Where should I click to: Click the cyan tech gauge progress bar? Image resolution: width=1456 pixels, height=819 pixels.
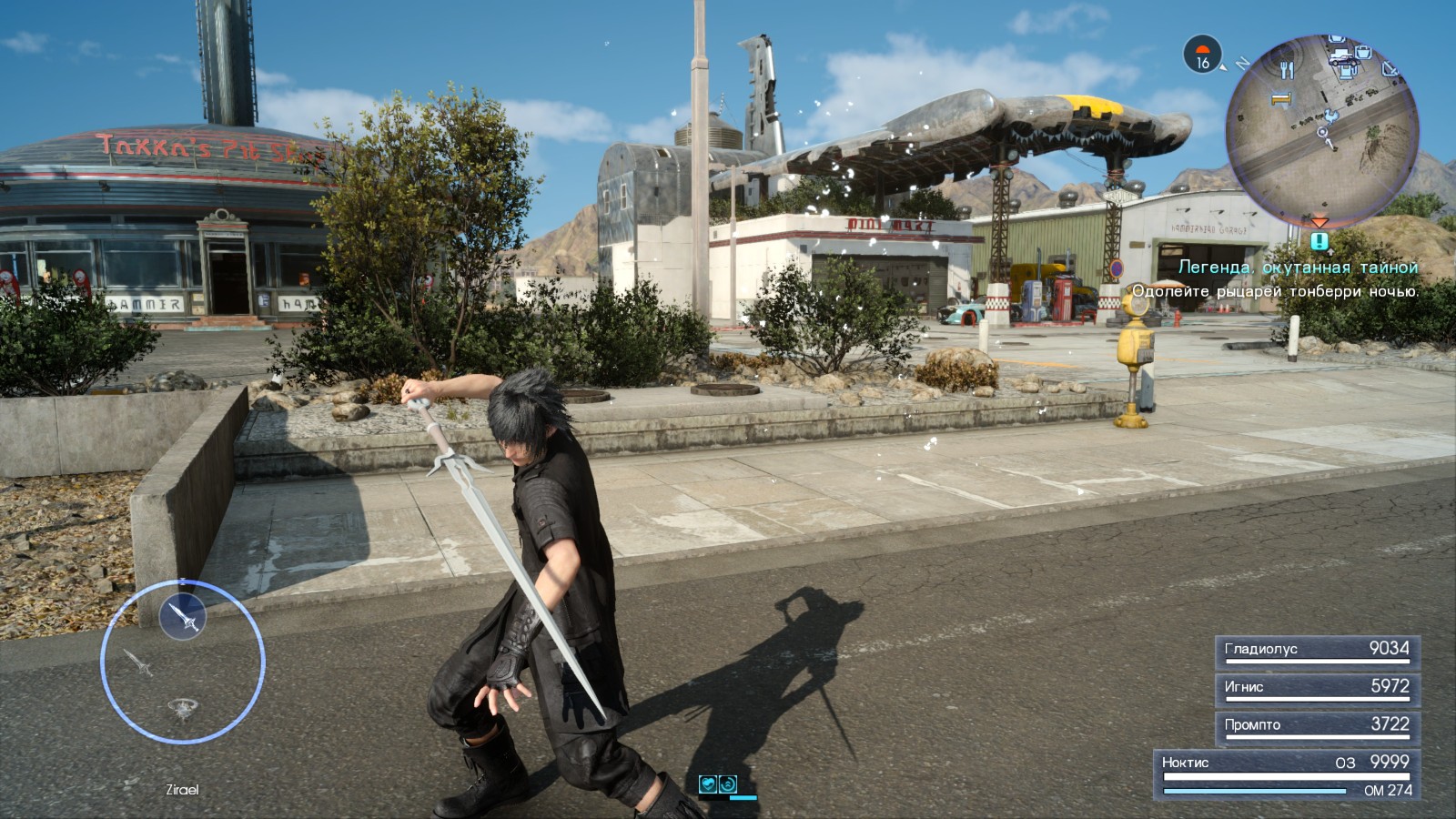click(x=743, y=797)
